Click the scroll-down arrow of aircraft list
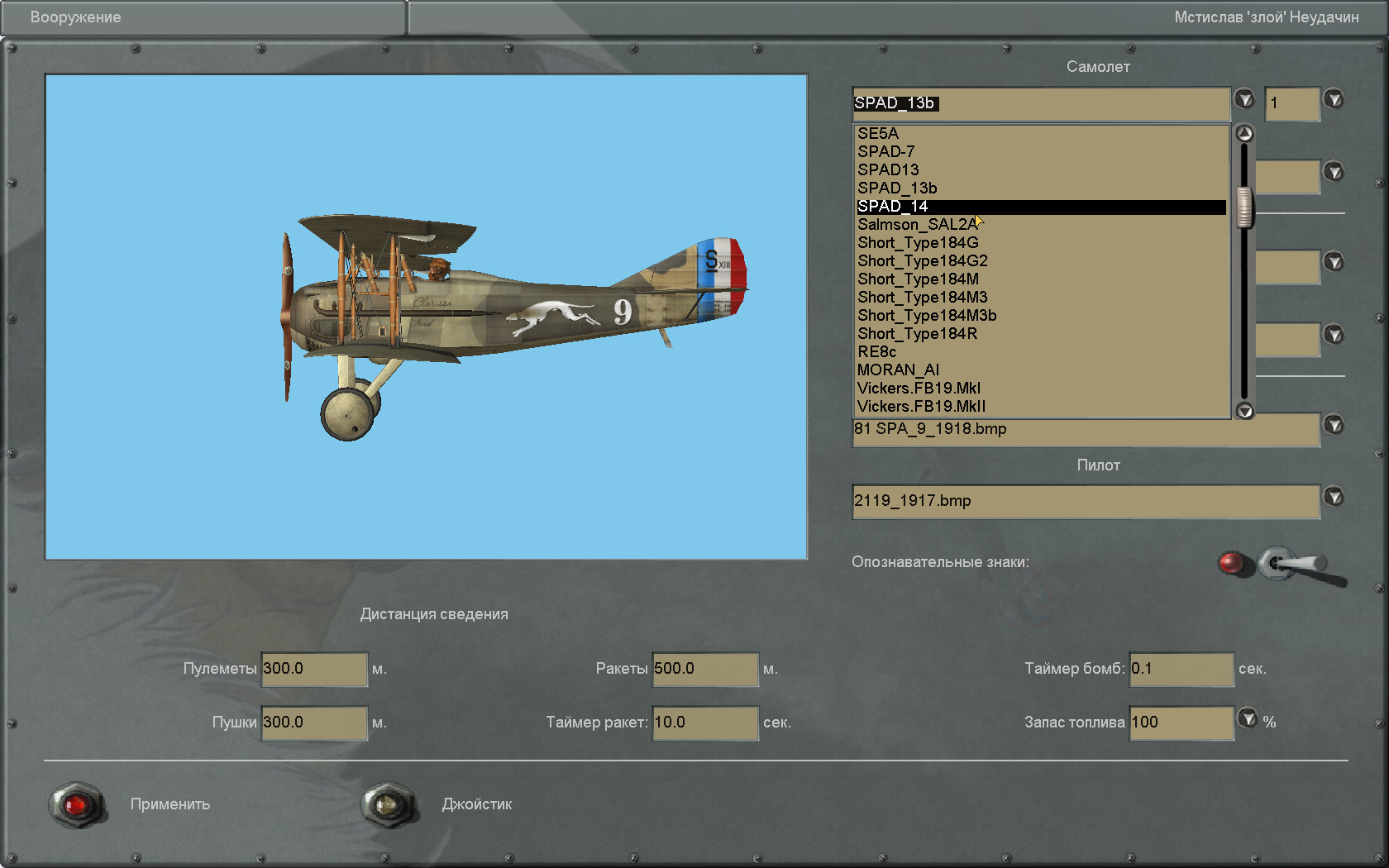The image size is (1389, 868). tap(1244, 411)
